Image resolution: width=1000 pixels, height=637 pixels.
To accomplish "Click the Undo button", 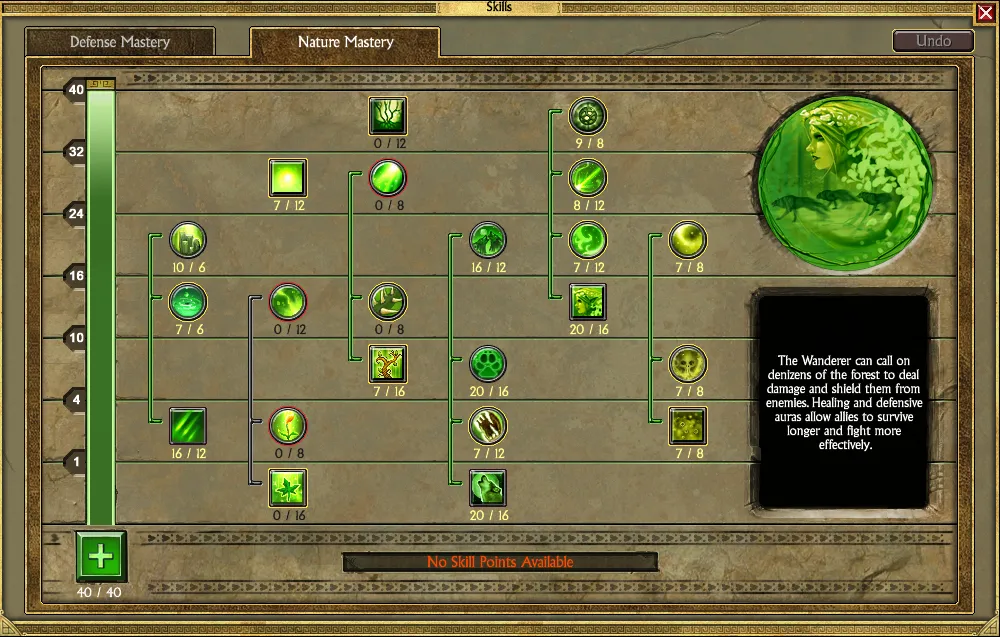I will click(933, 41).
